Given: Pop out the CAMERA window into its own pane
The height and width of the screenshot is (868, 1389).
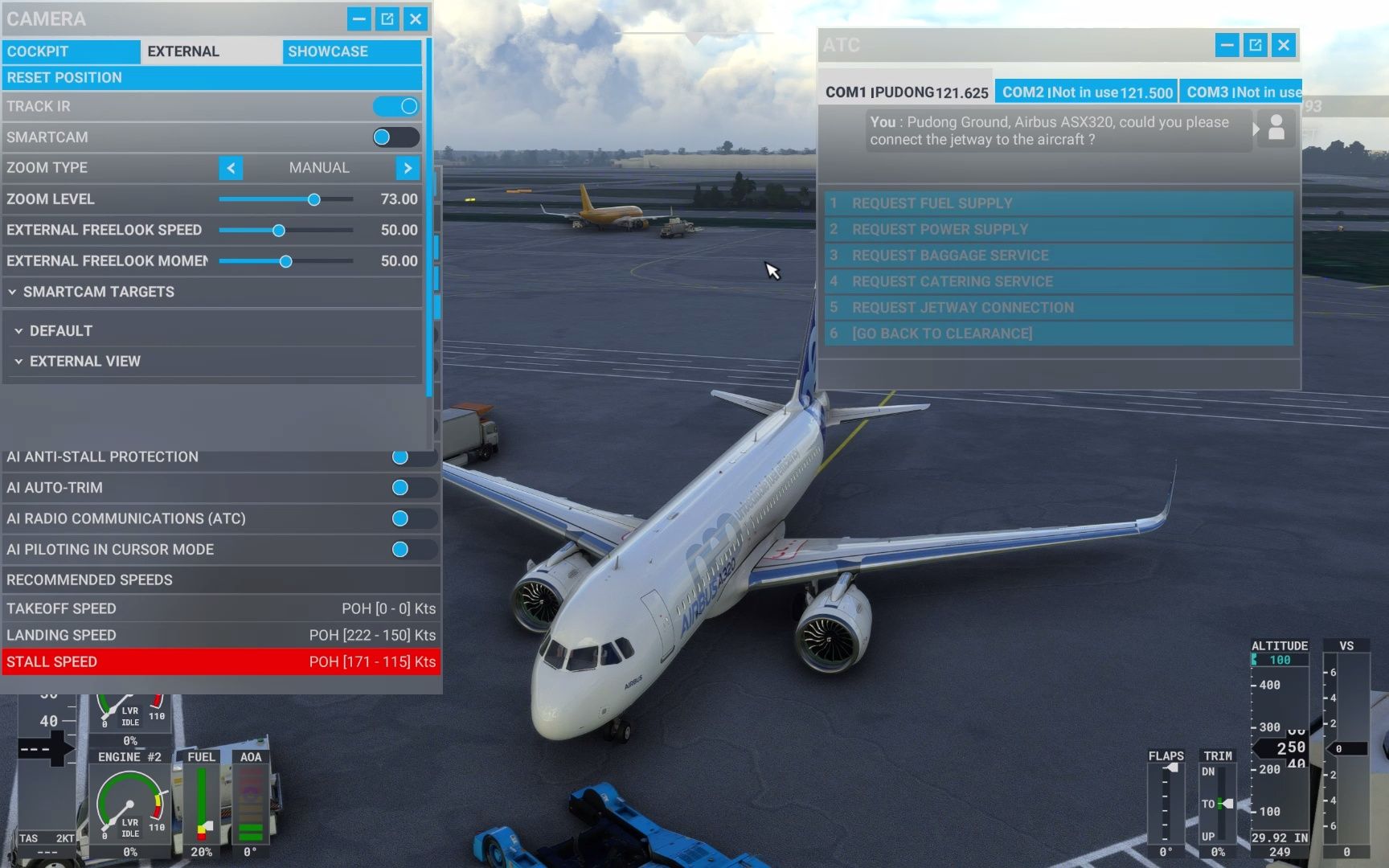Looking at the screenshot, I should (387, 18).
